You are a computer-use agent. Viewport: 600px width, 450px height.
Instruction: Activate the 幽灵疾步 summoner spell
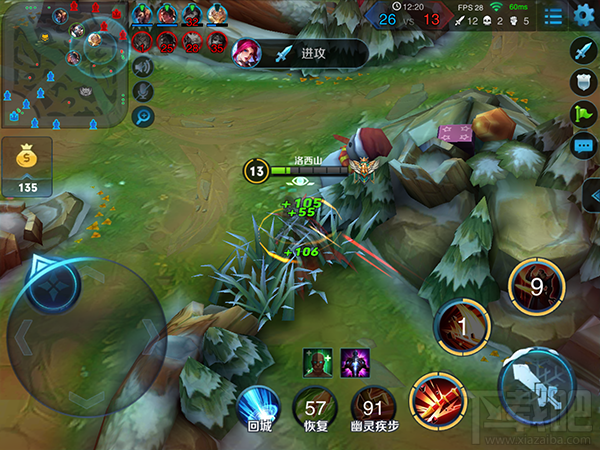(x=373, y=407)
